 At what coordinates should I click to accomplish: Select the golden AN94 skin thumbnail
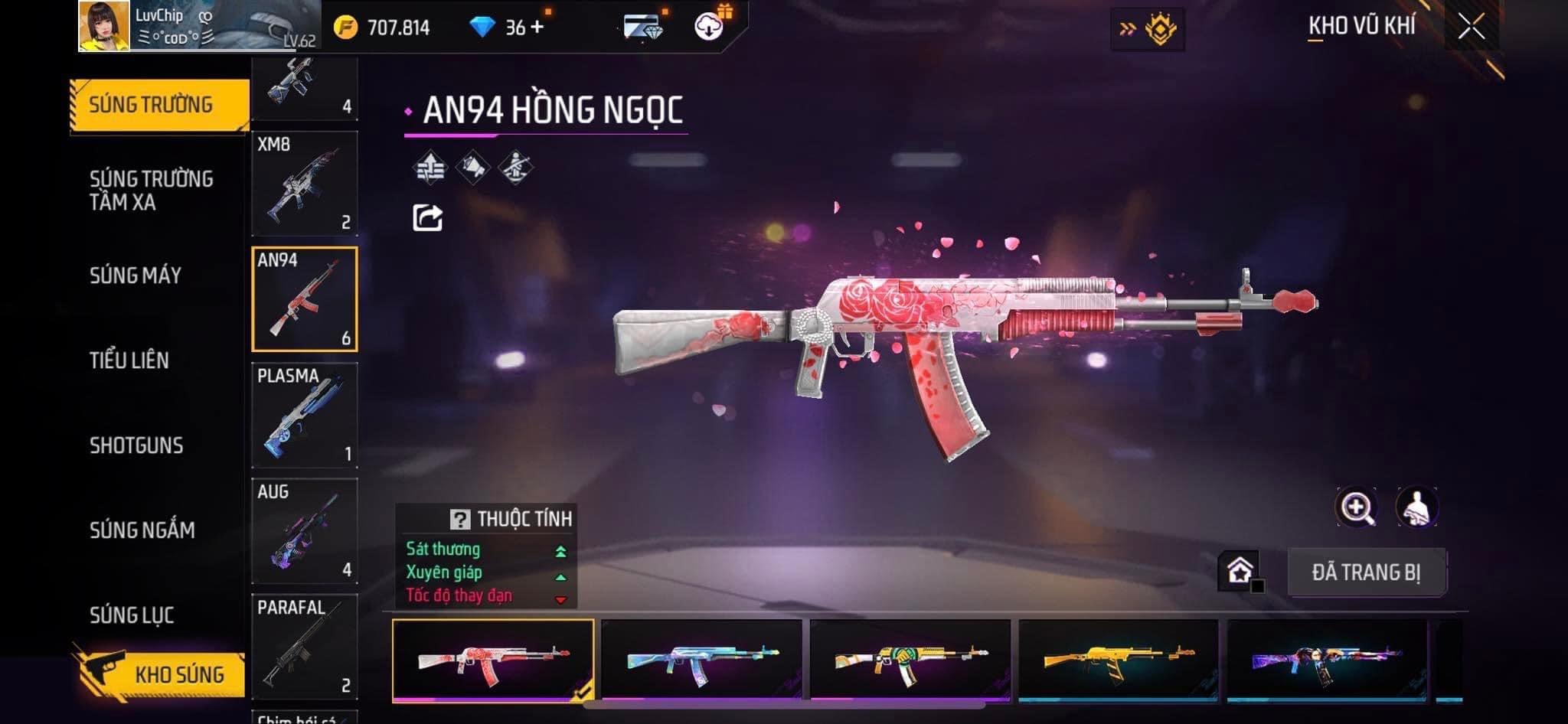click(x=1118, y=660)
